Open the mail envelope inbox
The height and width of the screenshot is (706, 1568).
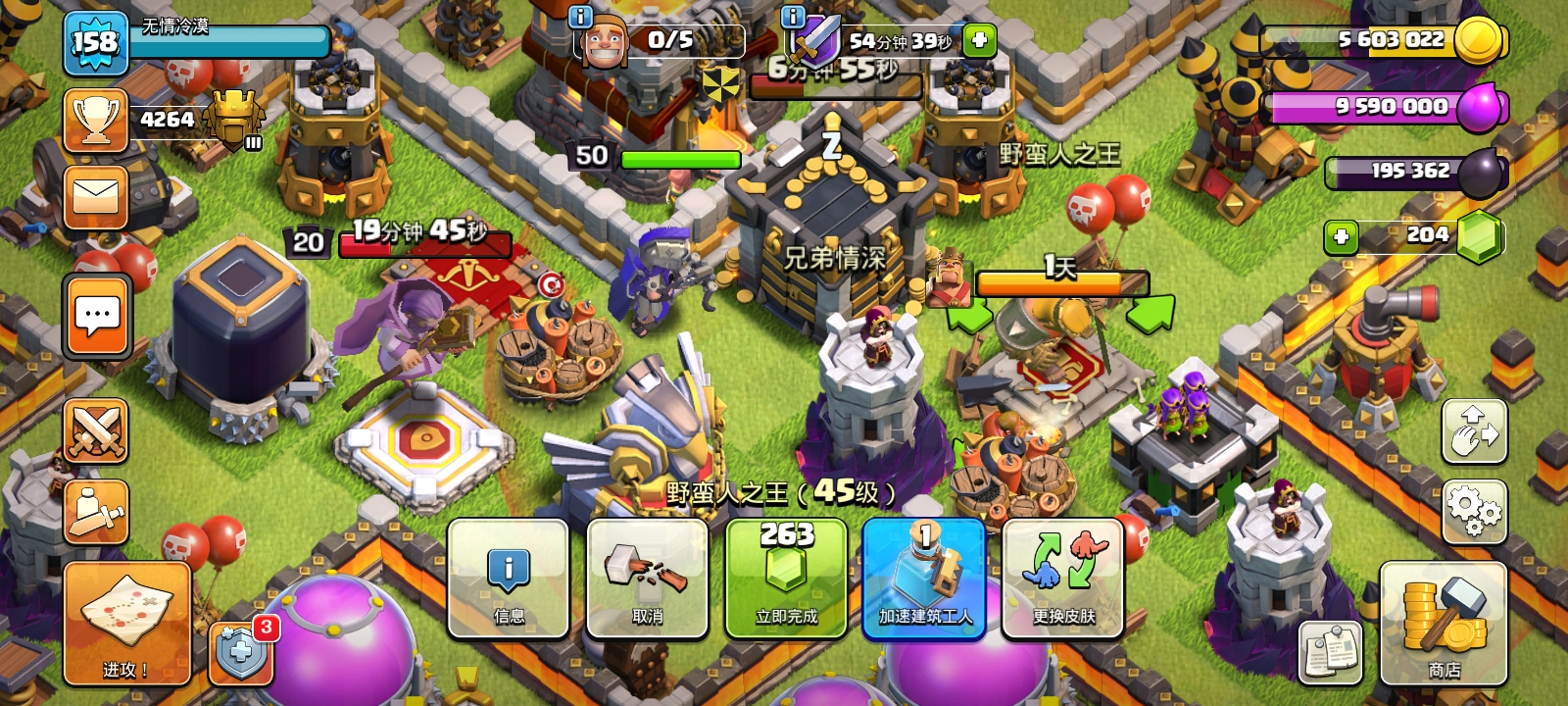tap(96, 197)
